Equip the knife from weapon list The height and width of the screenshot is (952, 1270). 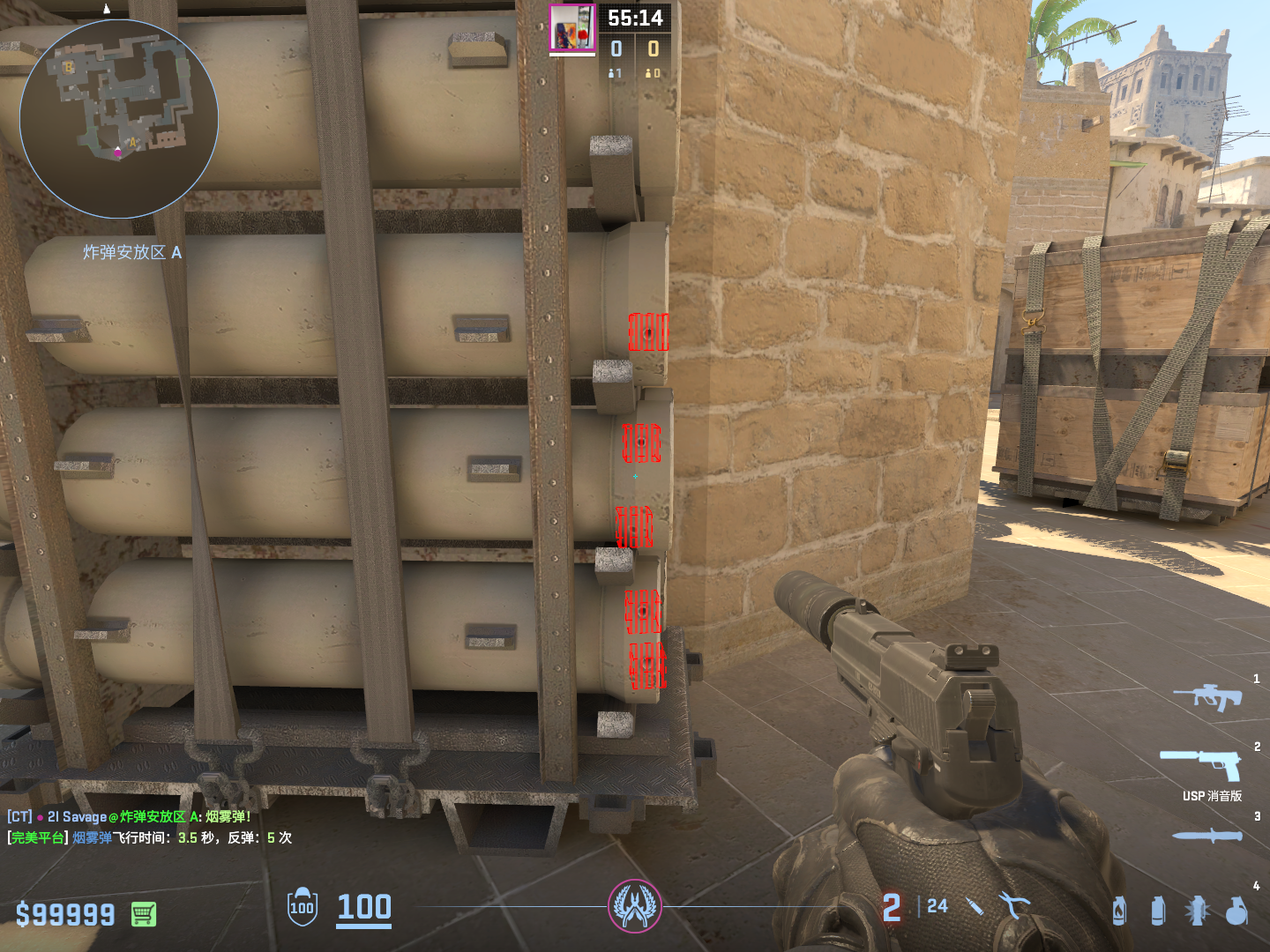click(x=1207, y=835)
